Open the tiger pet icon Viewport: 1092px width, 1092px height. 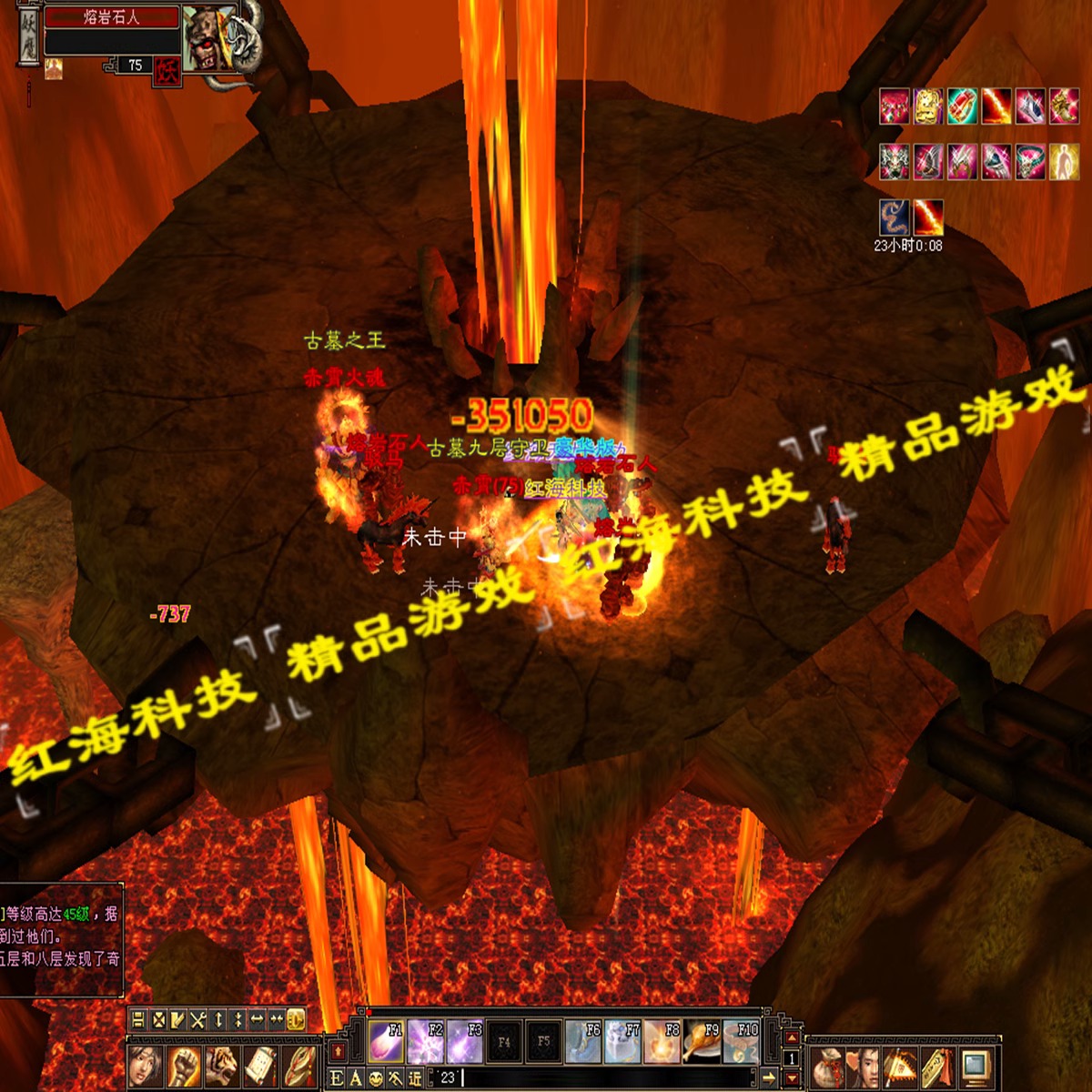tap(222, 1063)
